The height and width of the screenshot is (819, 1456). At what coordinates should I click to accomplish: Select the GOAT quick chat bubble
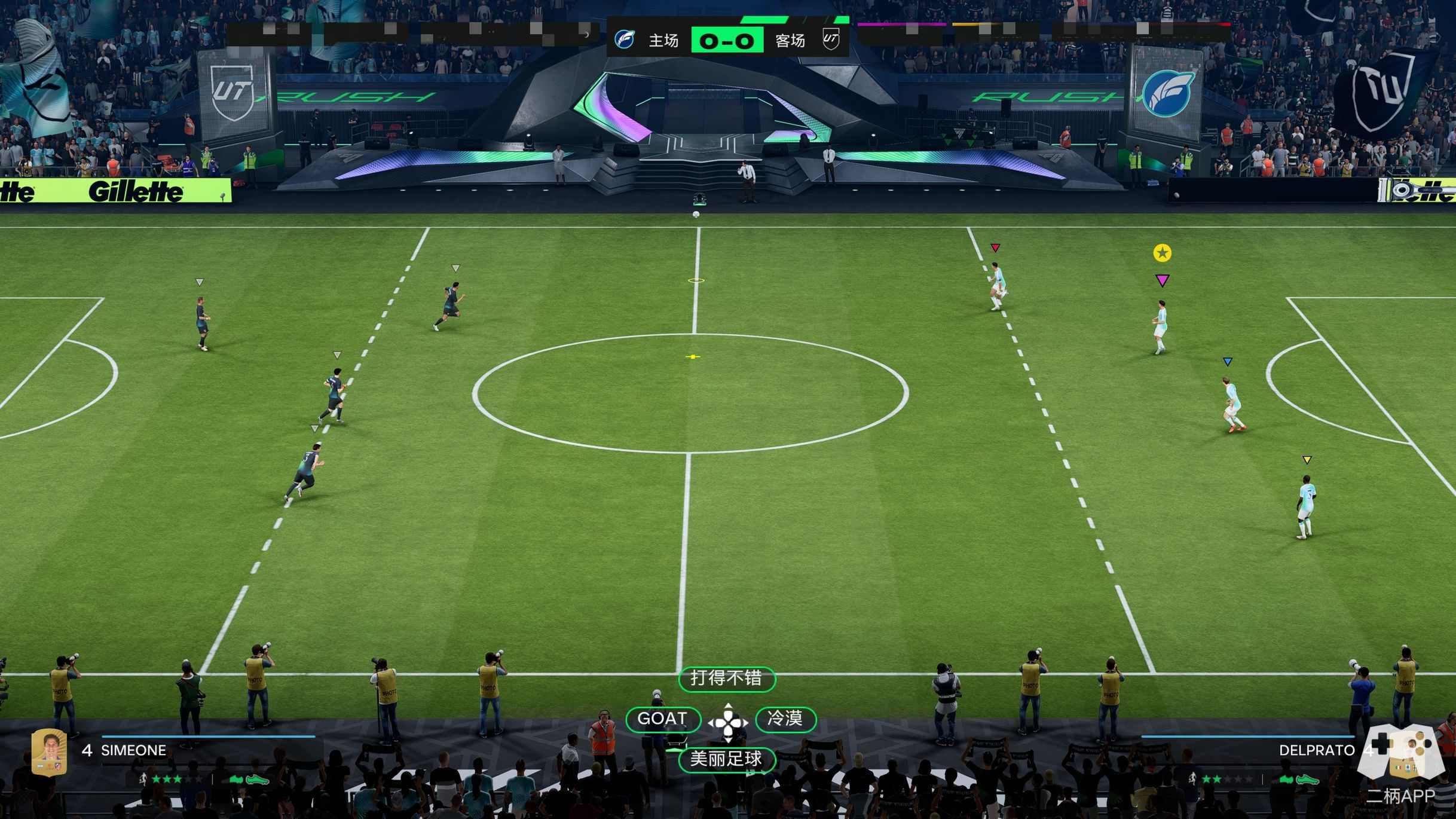(662, 719)
